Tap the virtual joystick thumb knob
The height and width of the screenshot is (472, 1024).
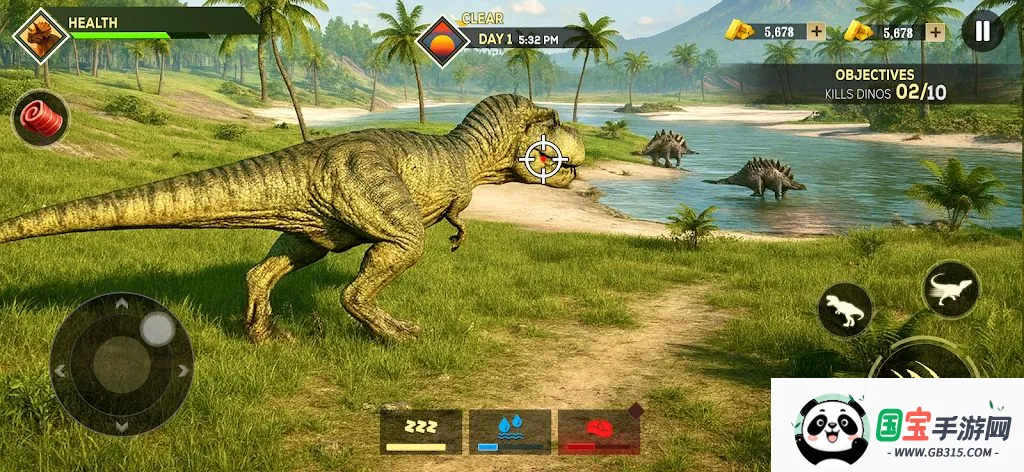point(157,329)
